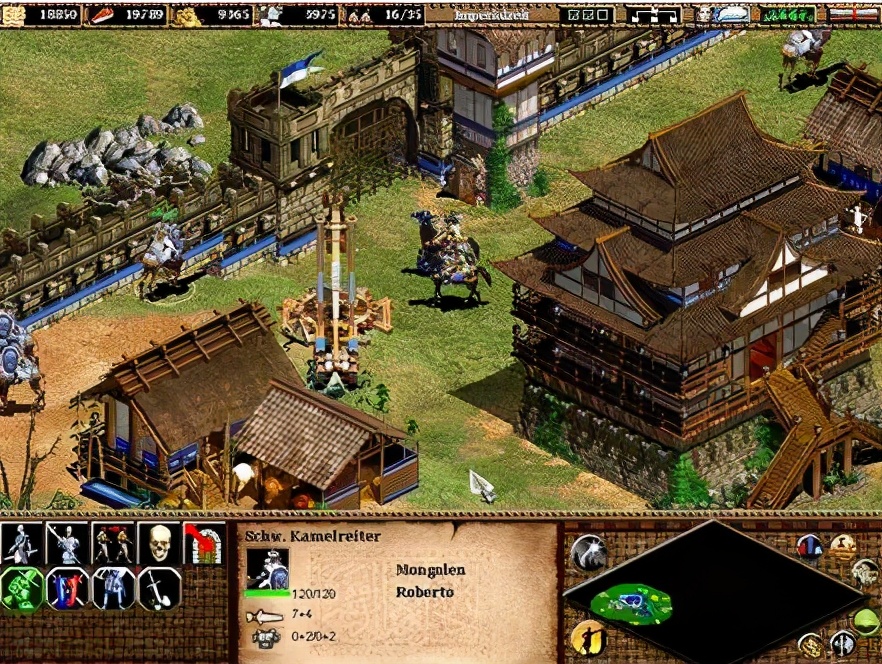Find an idle villager with the minimap button

[x=587, y=637]
